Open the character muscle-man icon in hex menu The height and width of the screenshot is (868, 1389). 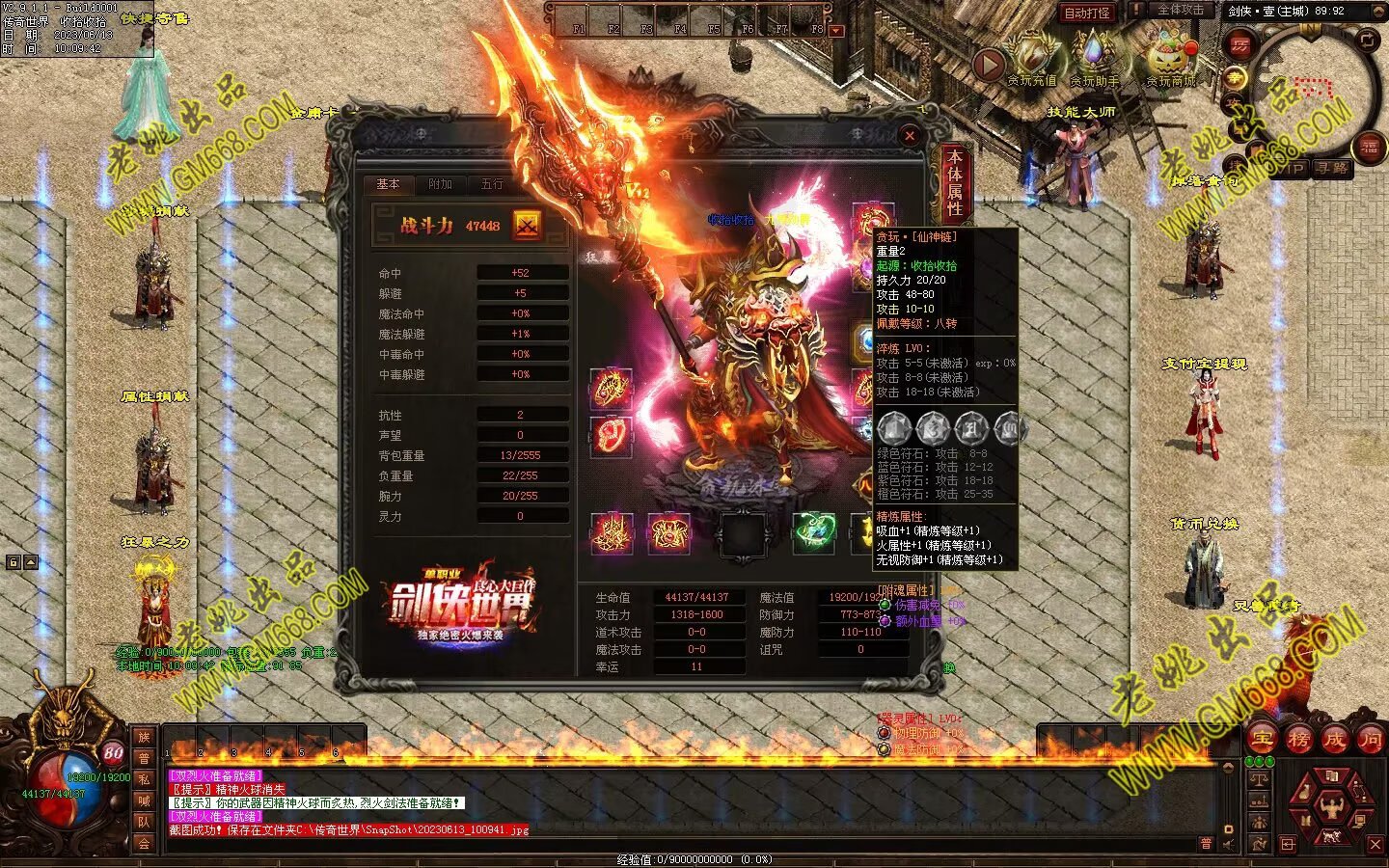(x=1332, y=804)
